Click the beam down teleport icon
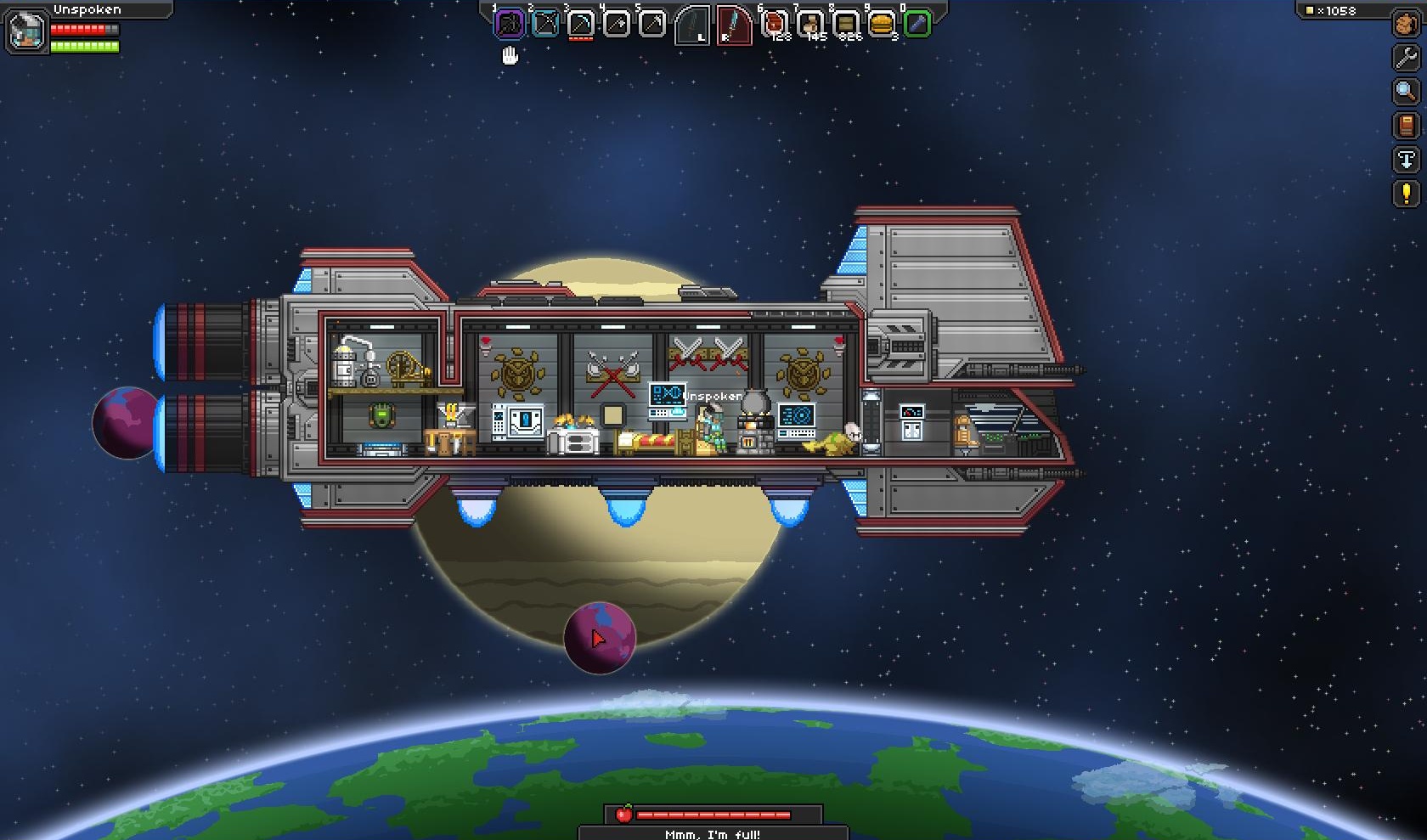Screen dimensions: 1427x840 pos(1406,160)
